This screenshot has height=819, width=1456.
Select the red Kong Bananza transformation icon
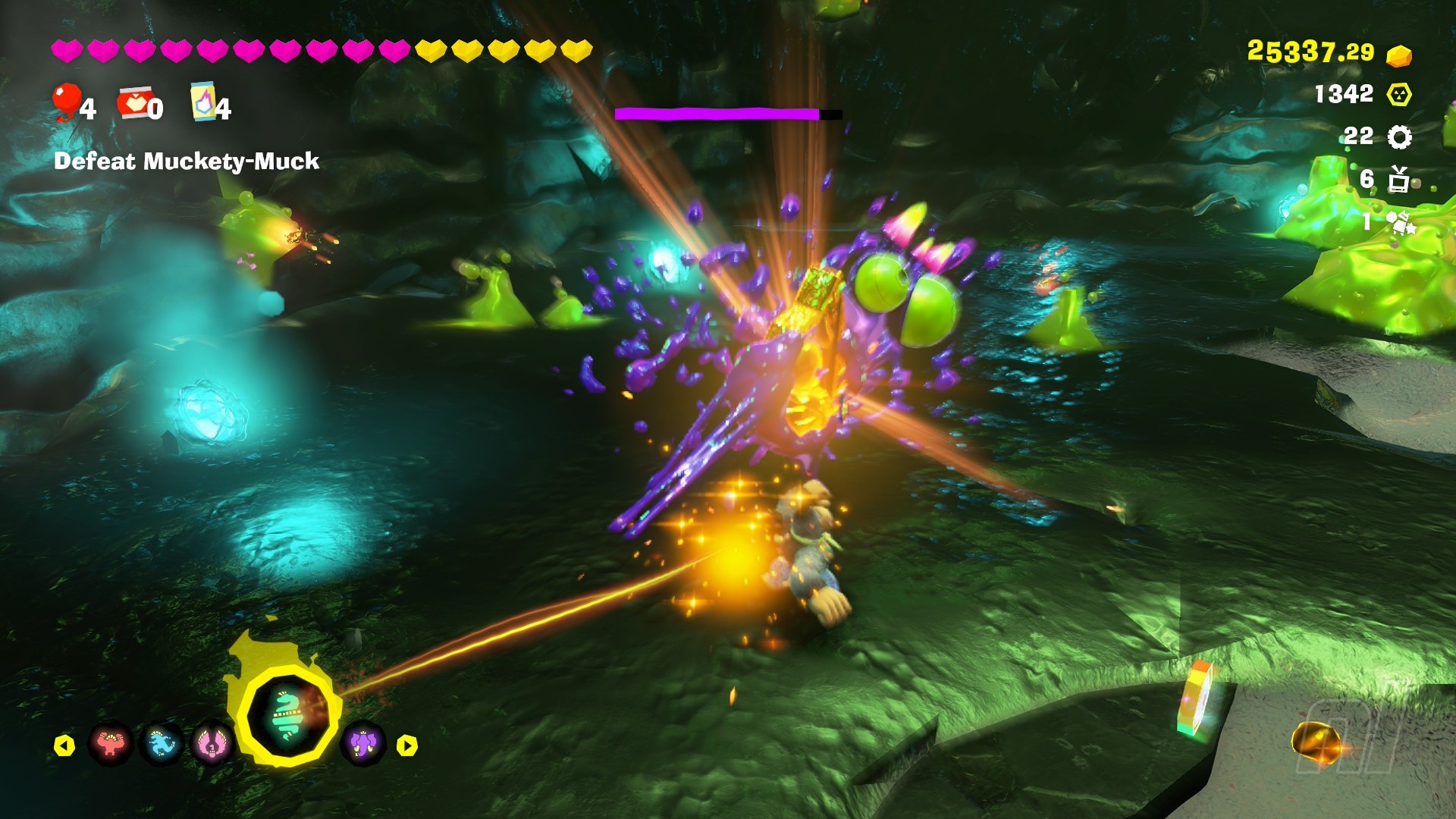111,744
